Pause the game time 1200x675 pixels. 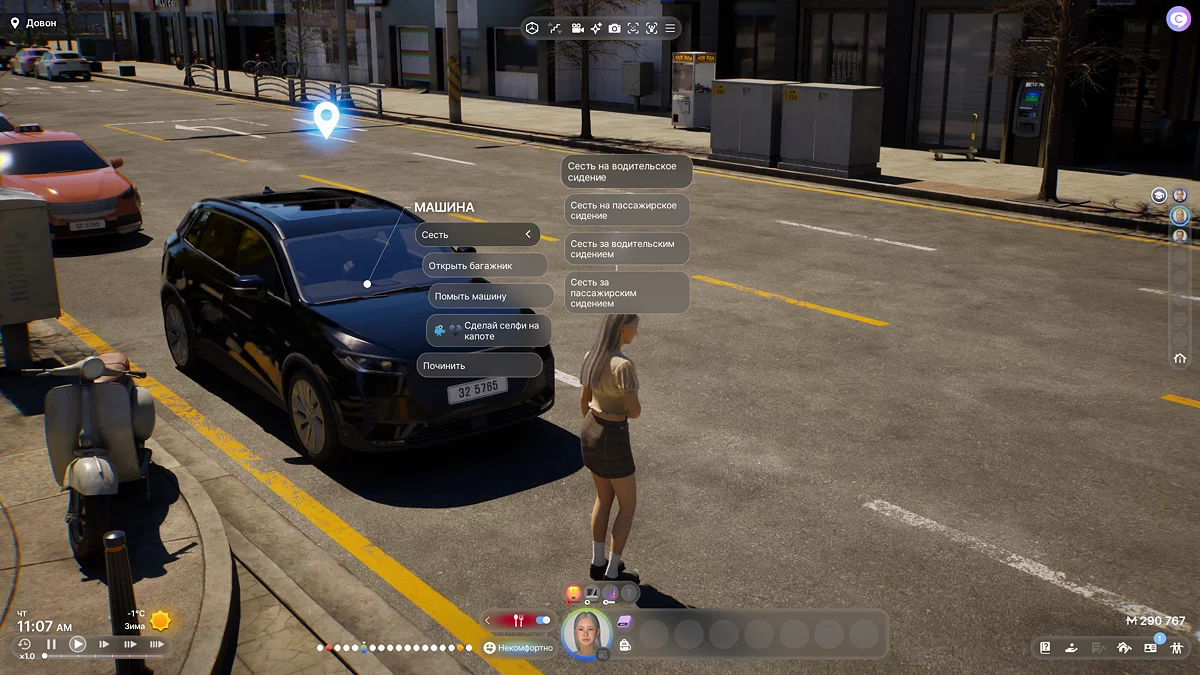coord(51,645)
